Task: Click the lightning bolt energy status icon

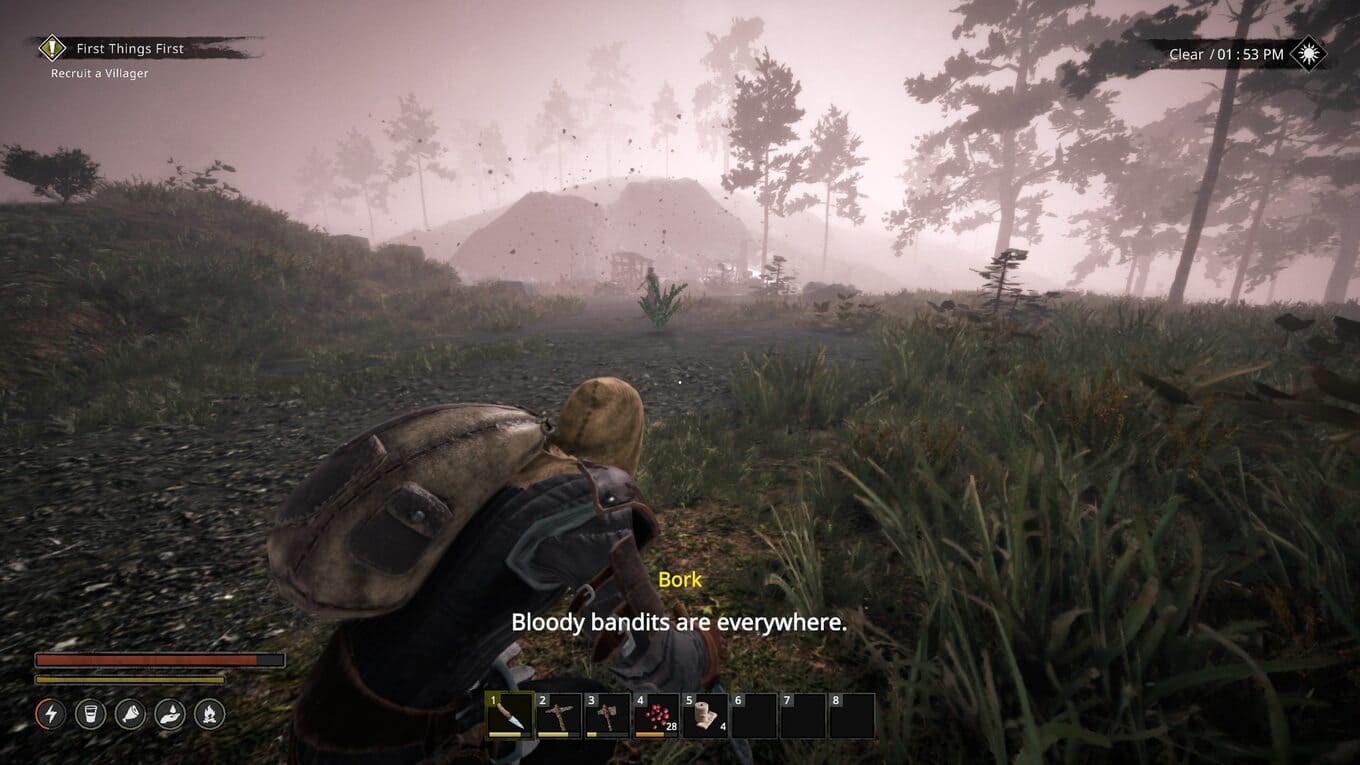Action: (51, 714)
